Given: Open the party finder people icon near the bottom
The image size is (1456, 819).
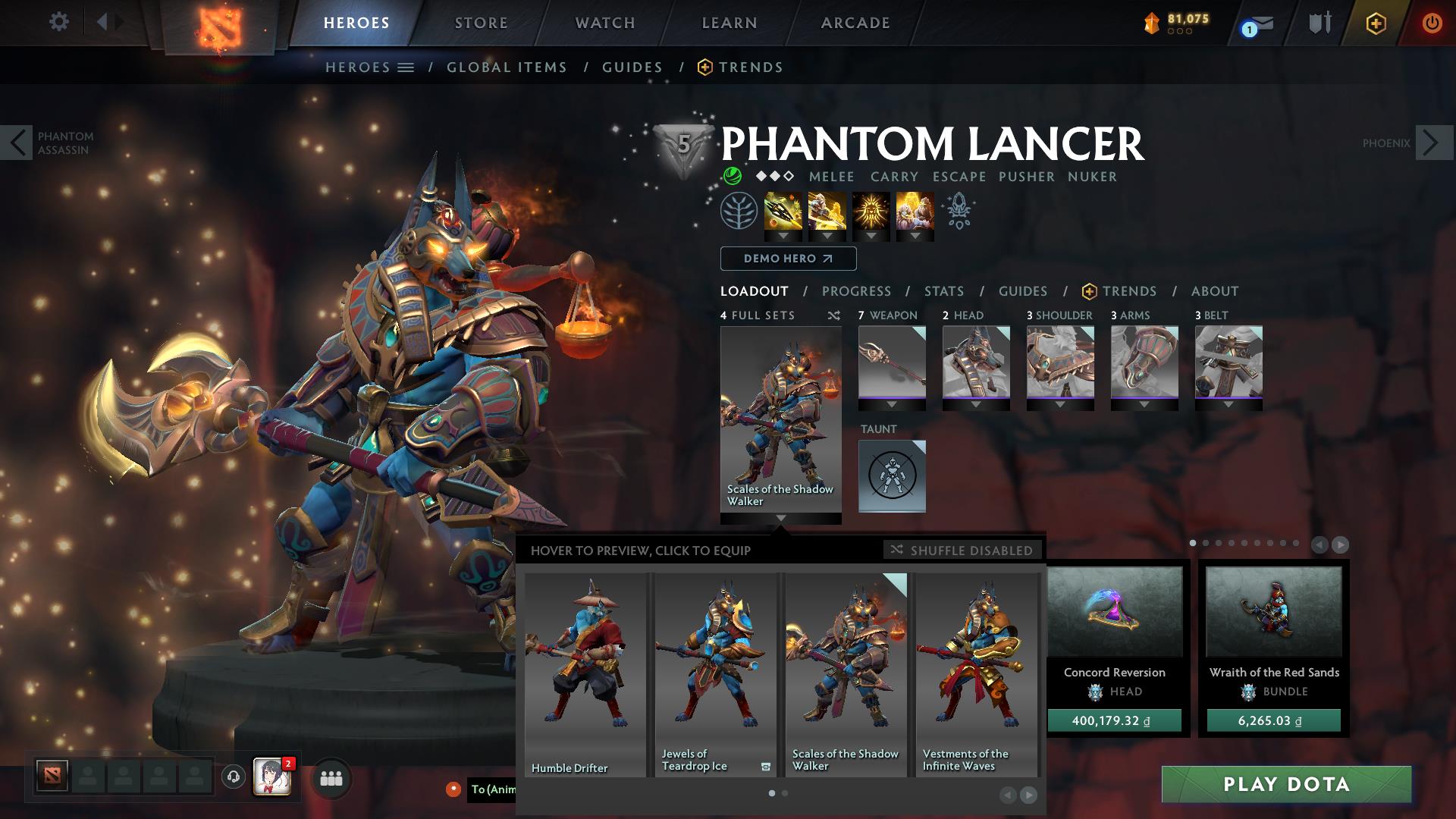Looking at the screenshot, I should [330, 778].
